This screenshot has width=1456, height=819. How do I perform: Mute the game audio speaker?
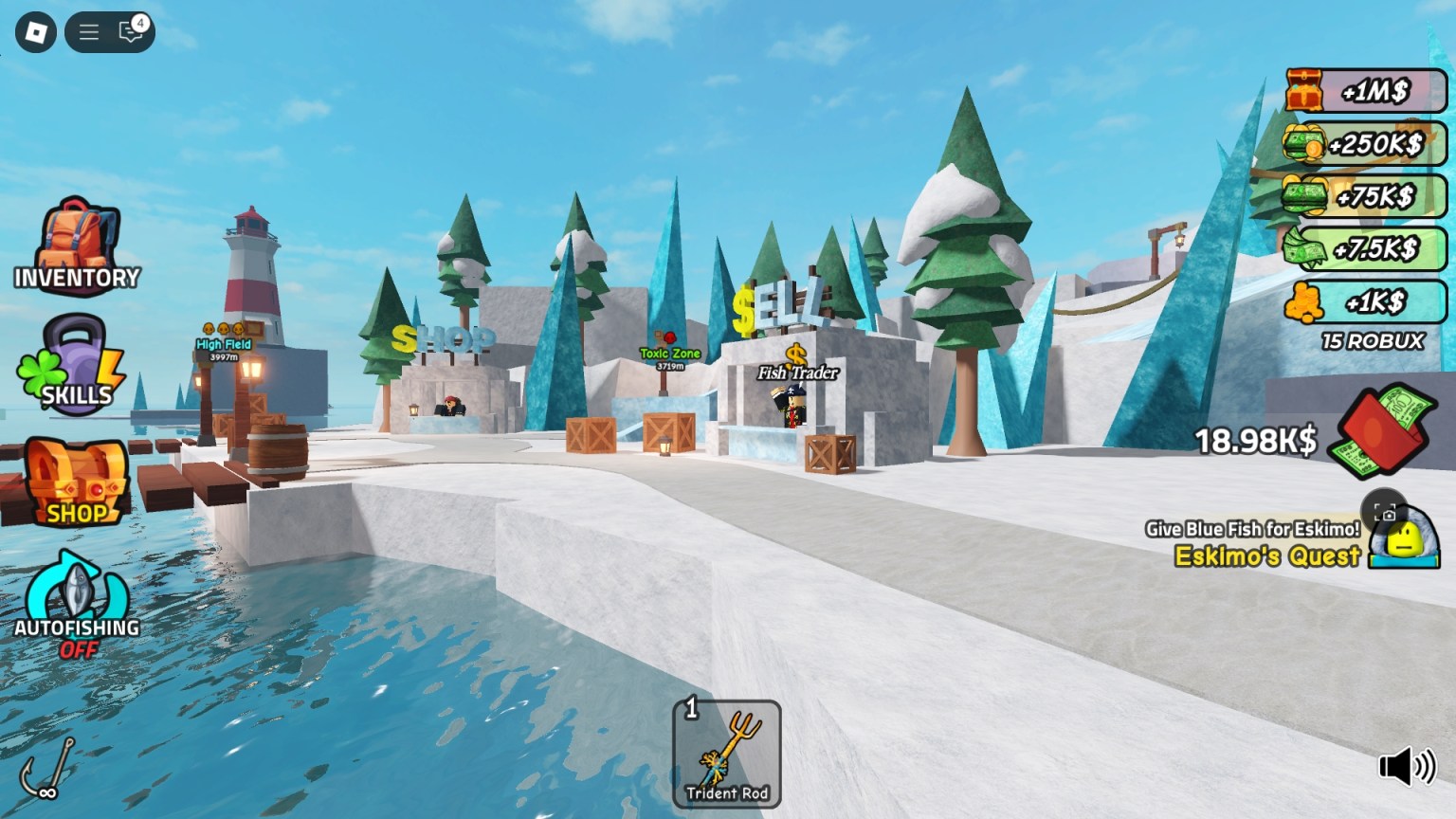point(1406,763)
